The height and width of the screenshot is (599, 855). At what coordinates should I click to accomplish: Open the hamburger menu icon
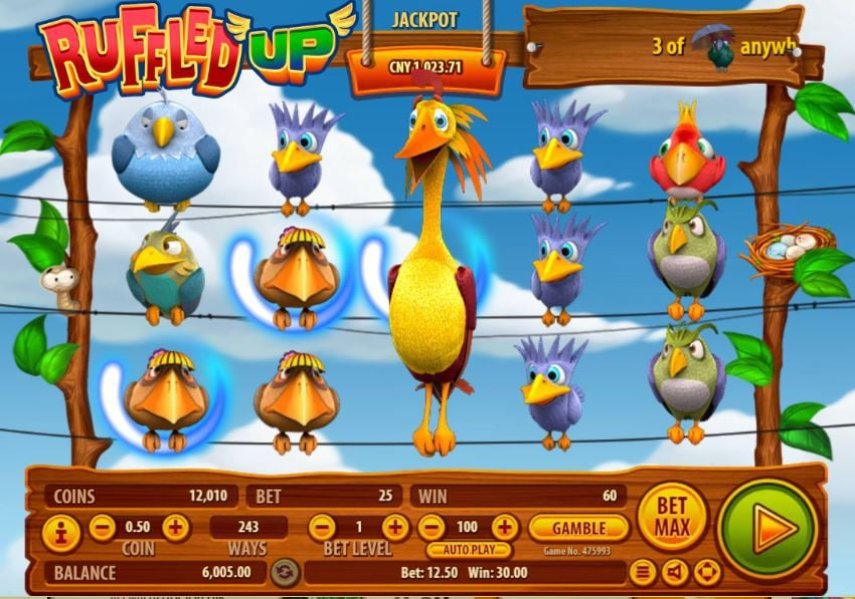645,573
